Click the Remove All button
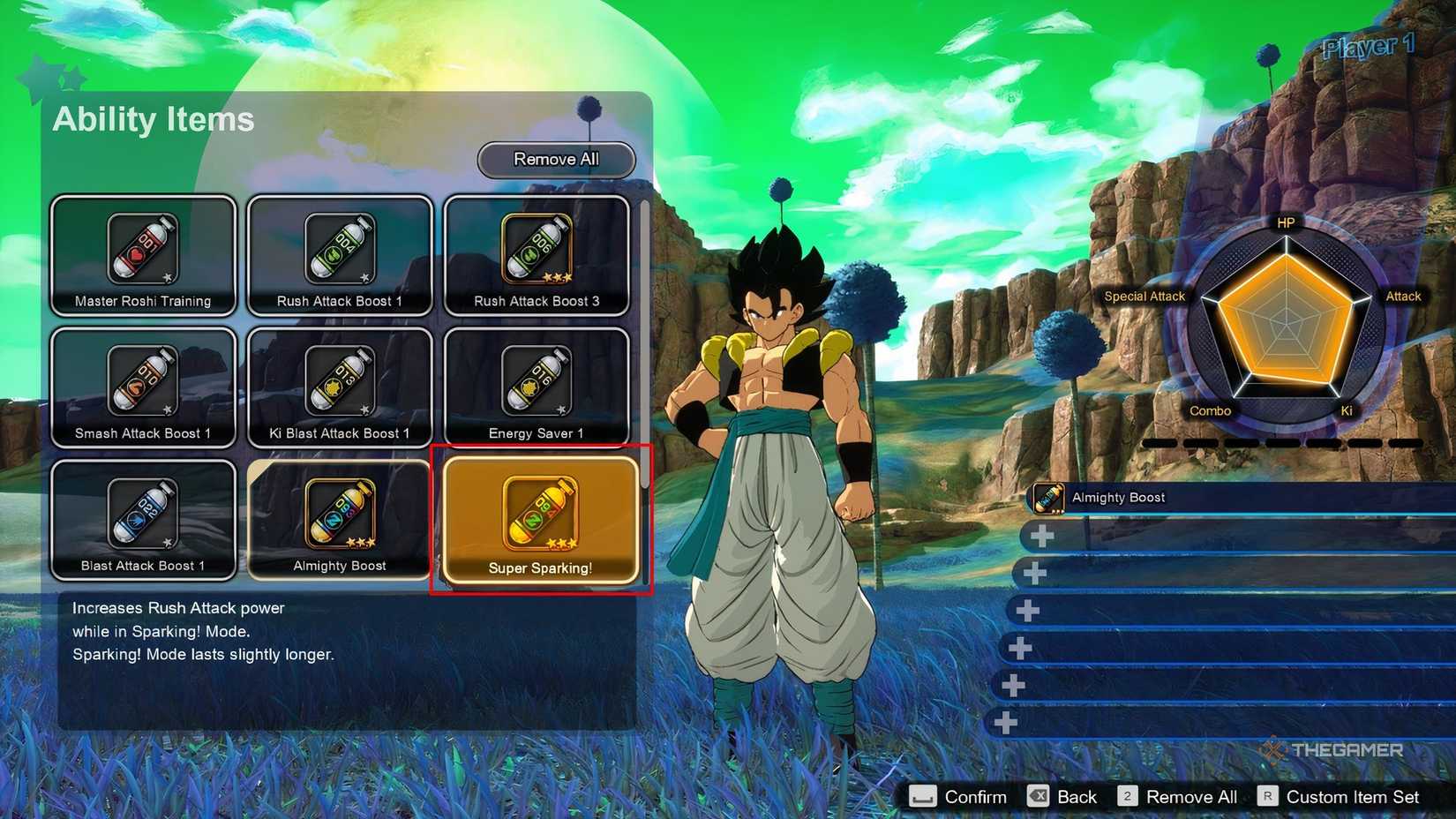The image size is (1456, 819). pos(556,160)
